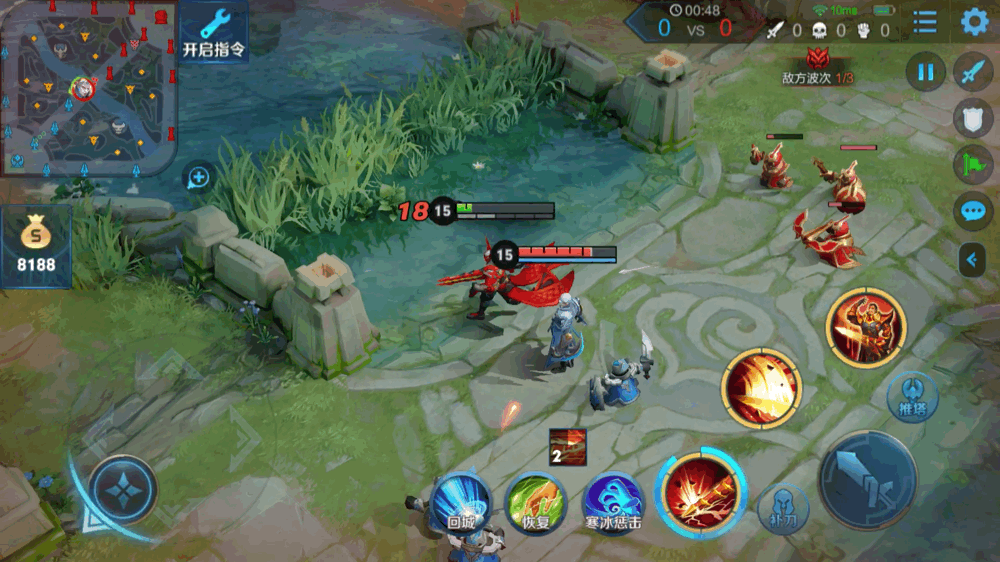Collapse the side panel with the arrow
1000x562 pixels.
[971, 260]
